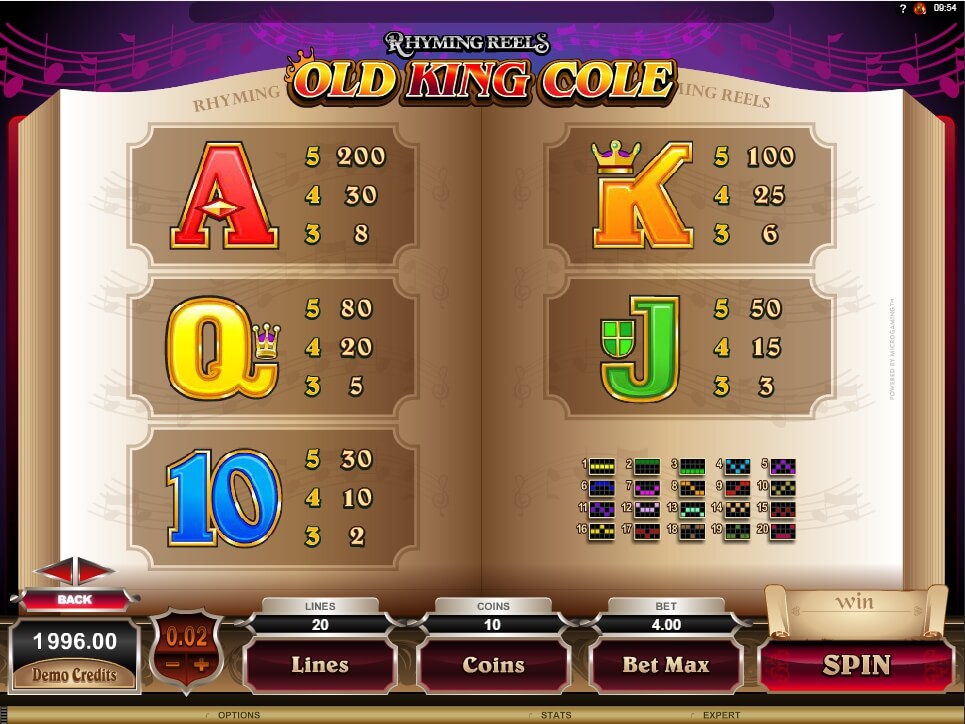Click the Coins button

point(493,665)
